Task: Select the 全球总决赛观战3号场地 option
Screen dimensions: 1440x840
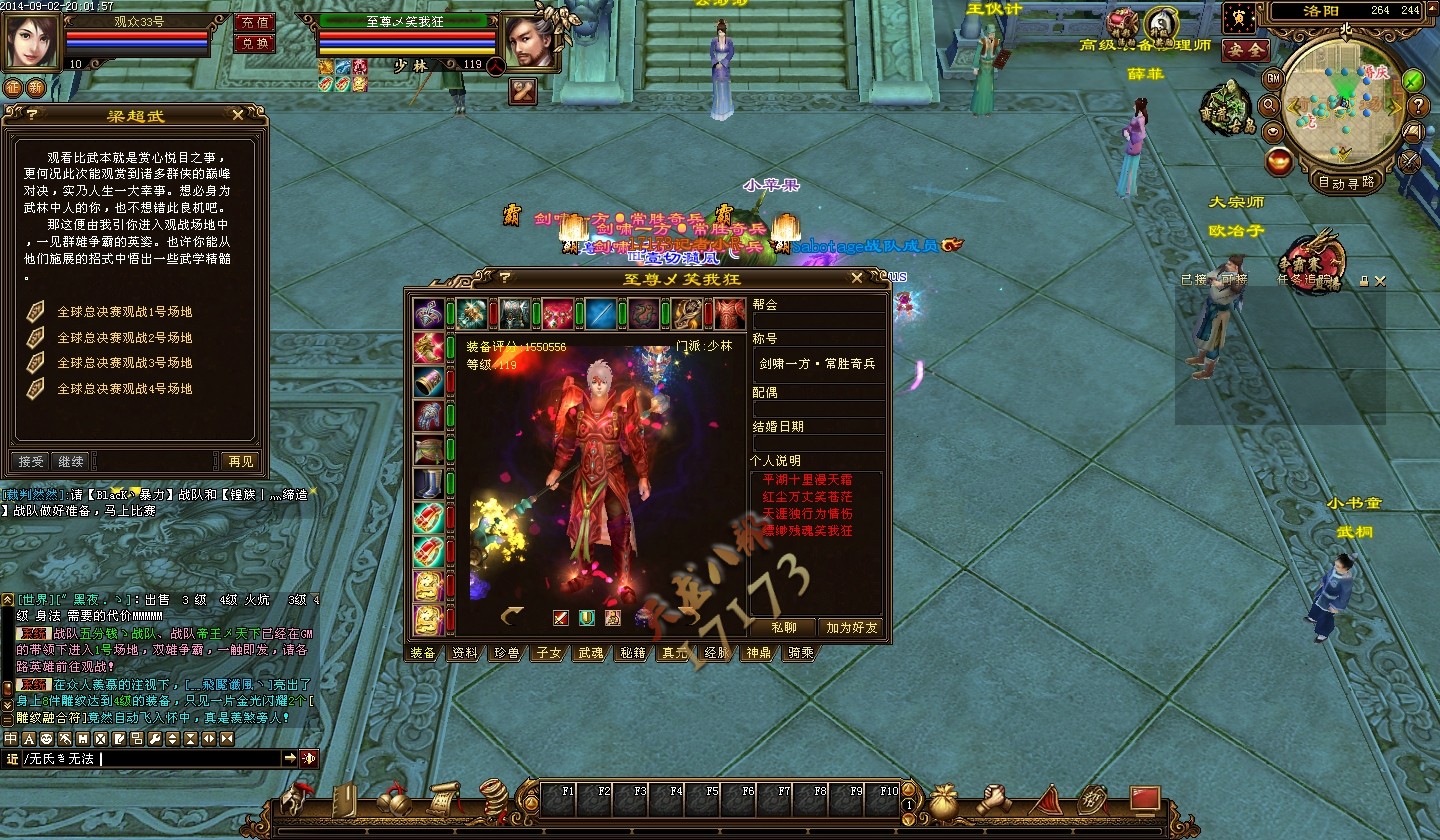Action: tap(124, 363)
